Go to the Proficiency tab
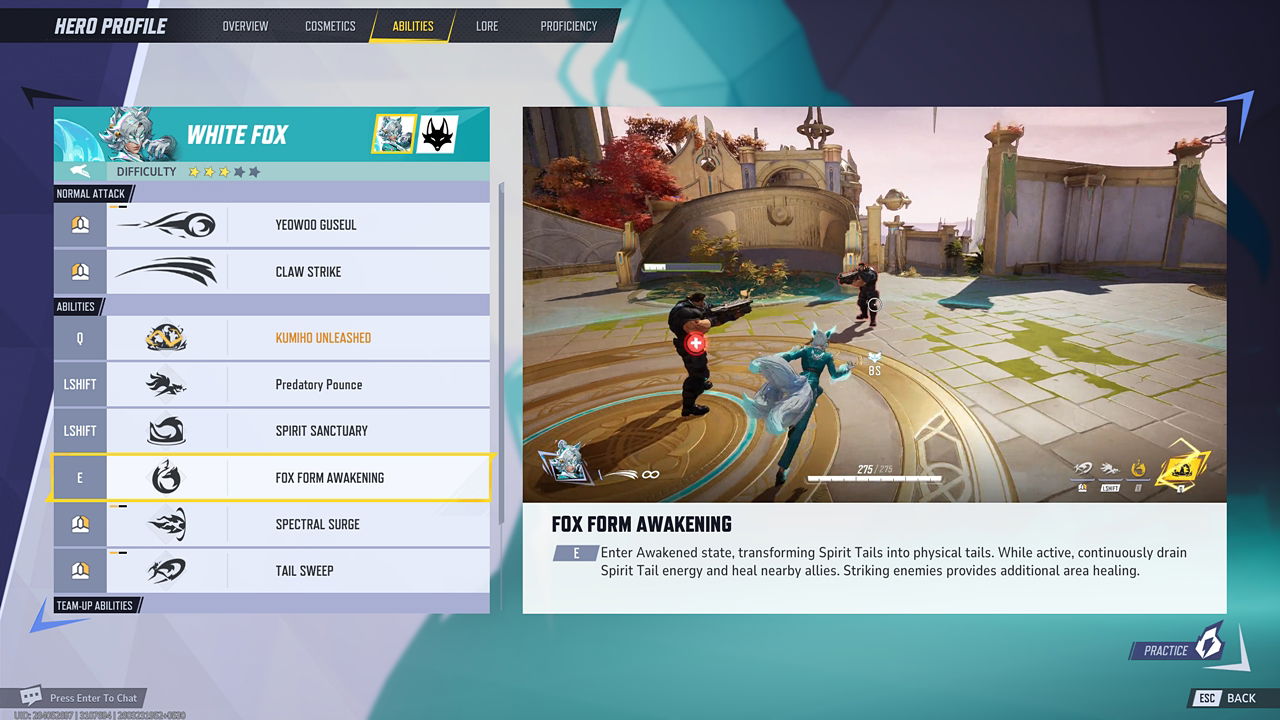Image resolution: width=1280 pixels, height=720 pixels. pyautogui.click(x=568, y=26)
